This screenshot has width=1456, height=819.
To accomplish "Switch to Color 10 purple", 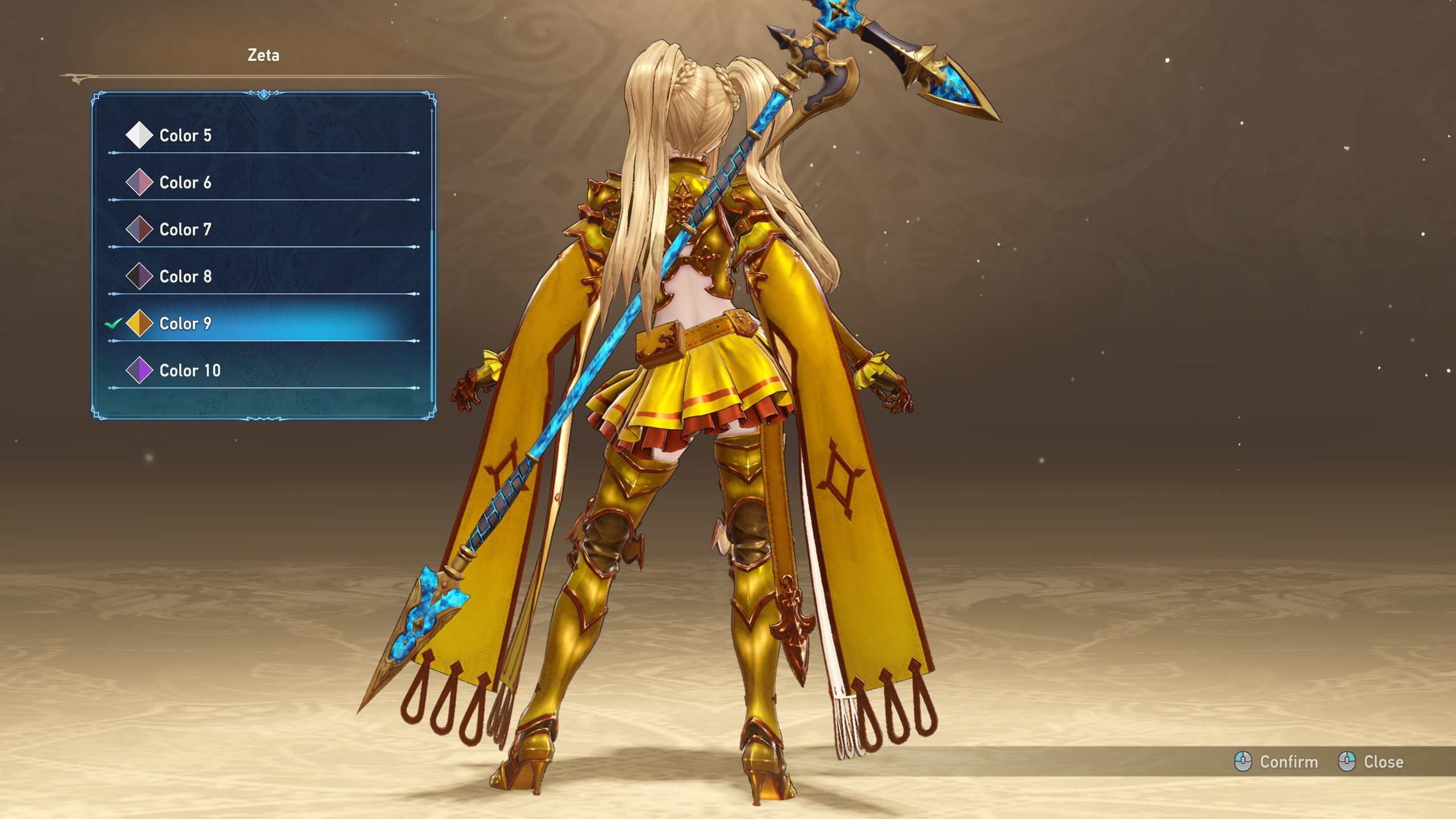I will pos(190,371).
